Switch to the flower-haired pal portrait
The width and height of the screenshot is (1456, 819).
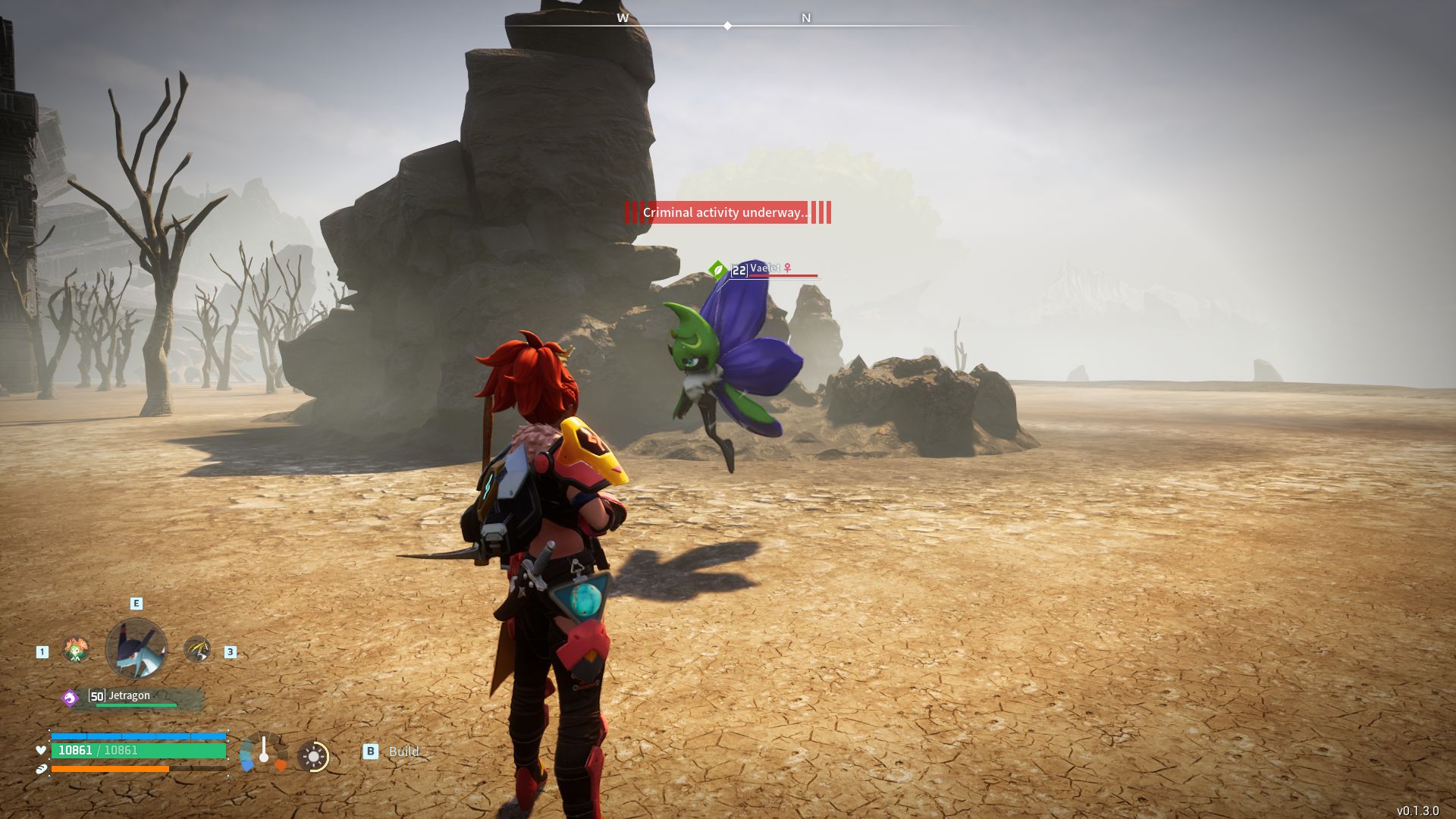[x=76, y=650]
